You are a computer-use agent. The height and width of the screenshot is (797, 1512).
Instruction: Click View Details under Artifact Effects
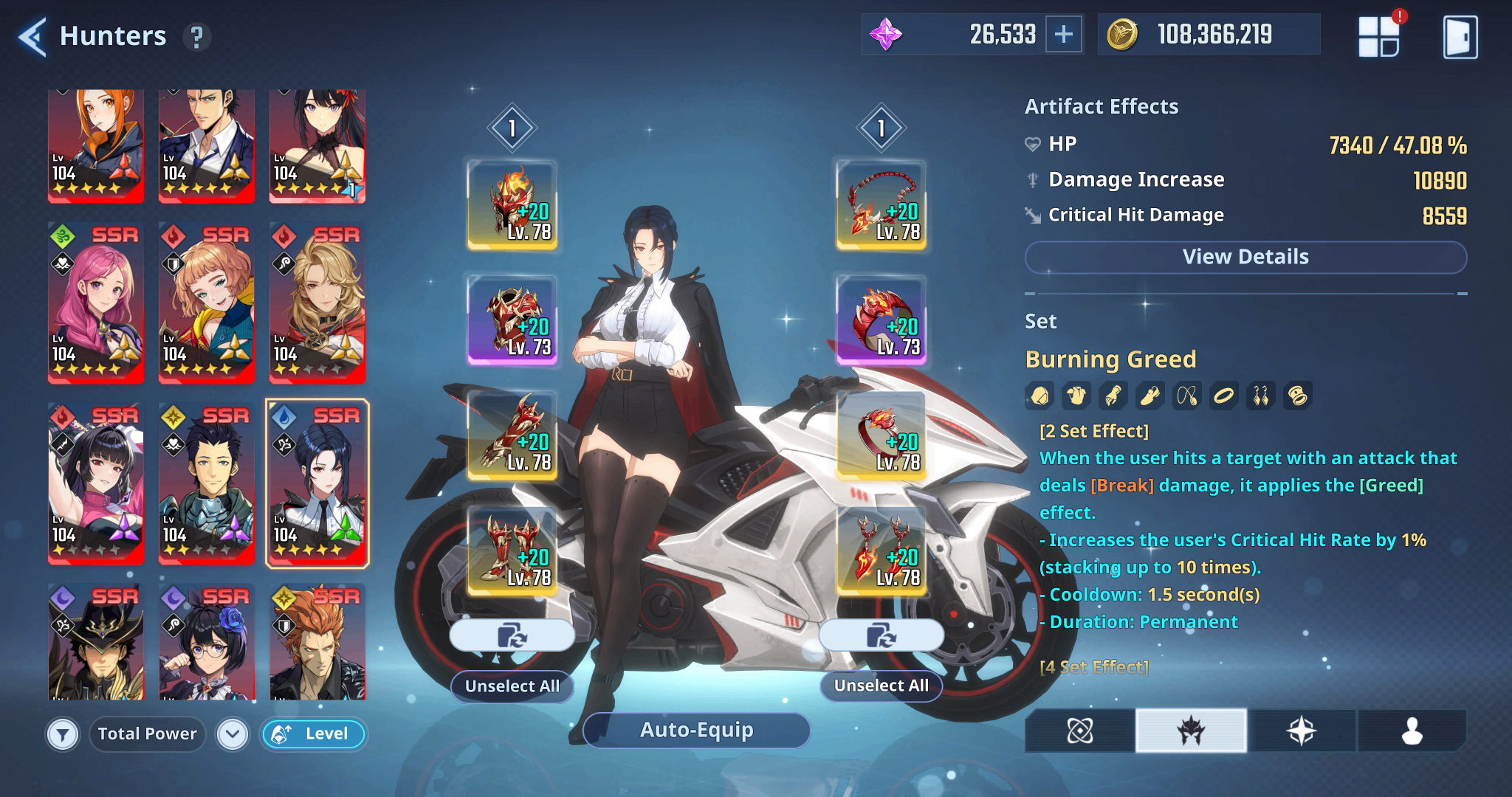1245,257
